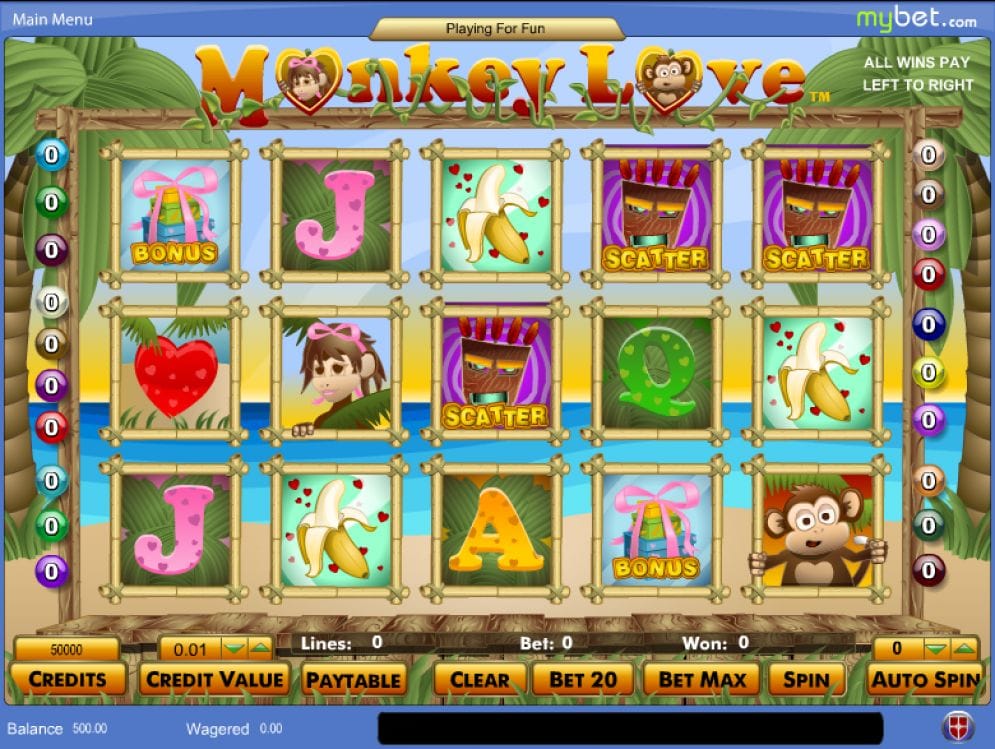The height and width of the screenshot is (749, 995).
Task: Click the Credit Value button
Action: (215, 680)
